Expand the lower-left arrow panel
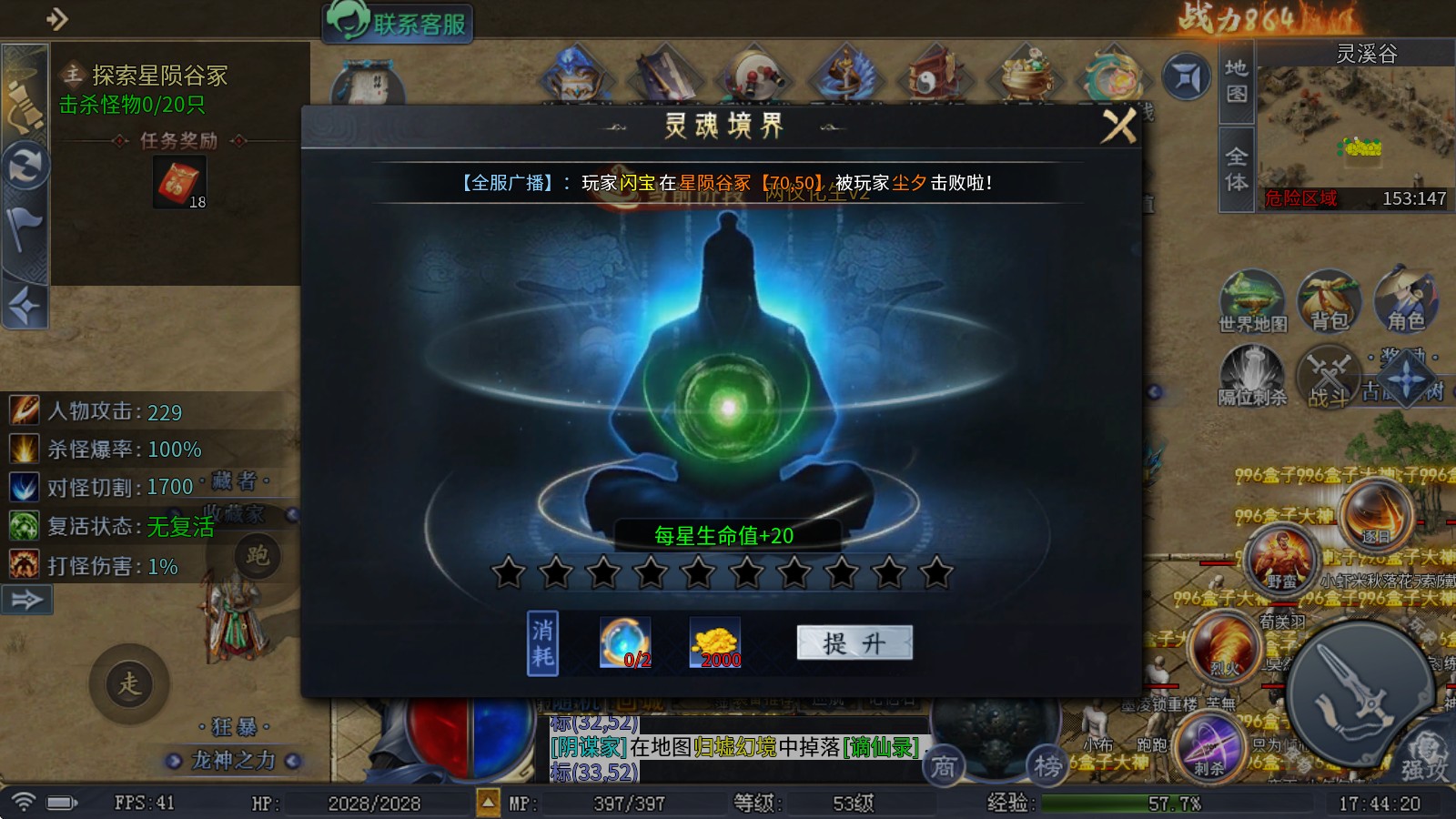 tap(27, 599)
